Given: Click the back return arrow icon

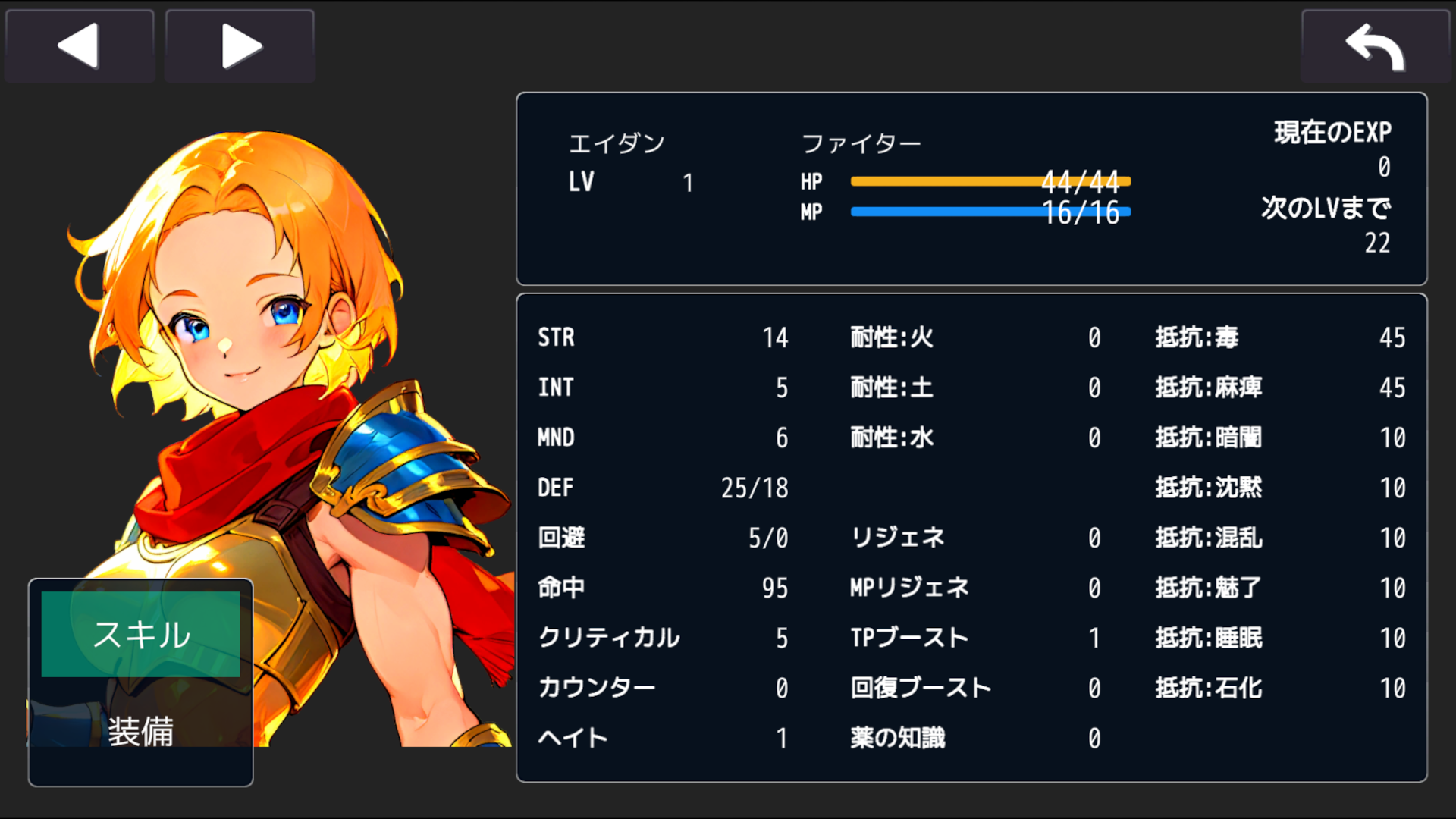Looking at the screenshot, I should [1376, 46].
